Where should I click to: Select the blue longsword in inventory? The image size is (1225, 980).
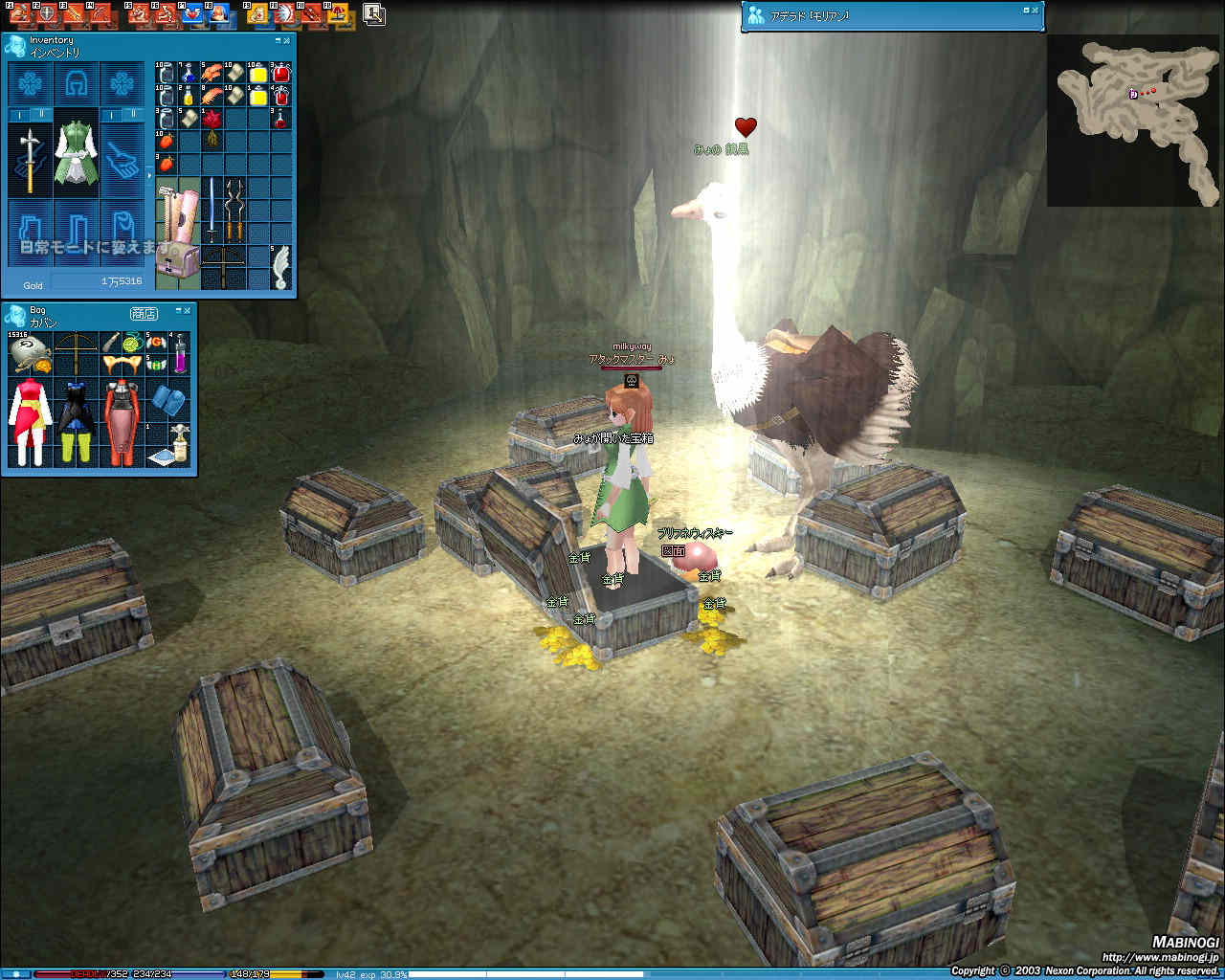[212, 209]
